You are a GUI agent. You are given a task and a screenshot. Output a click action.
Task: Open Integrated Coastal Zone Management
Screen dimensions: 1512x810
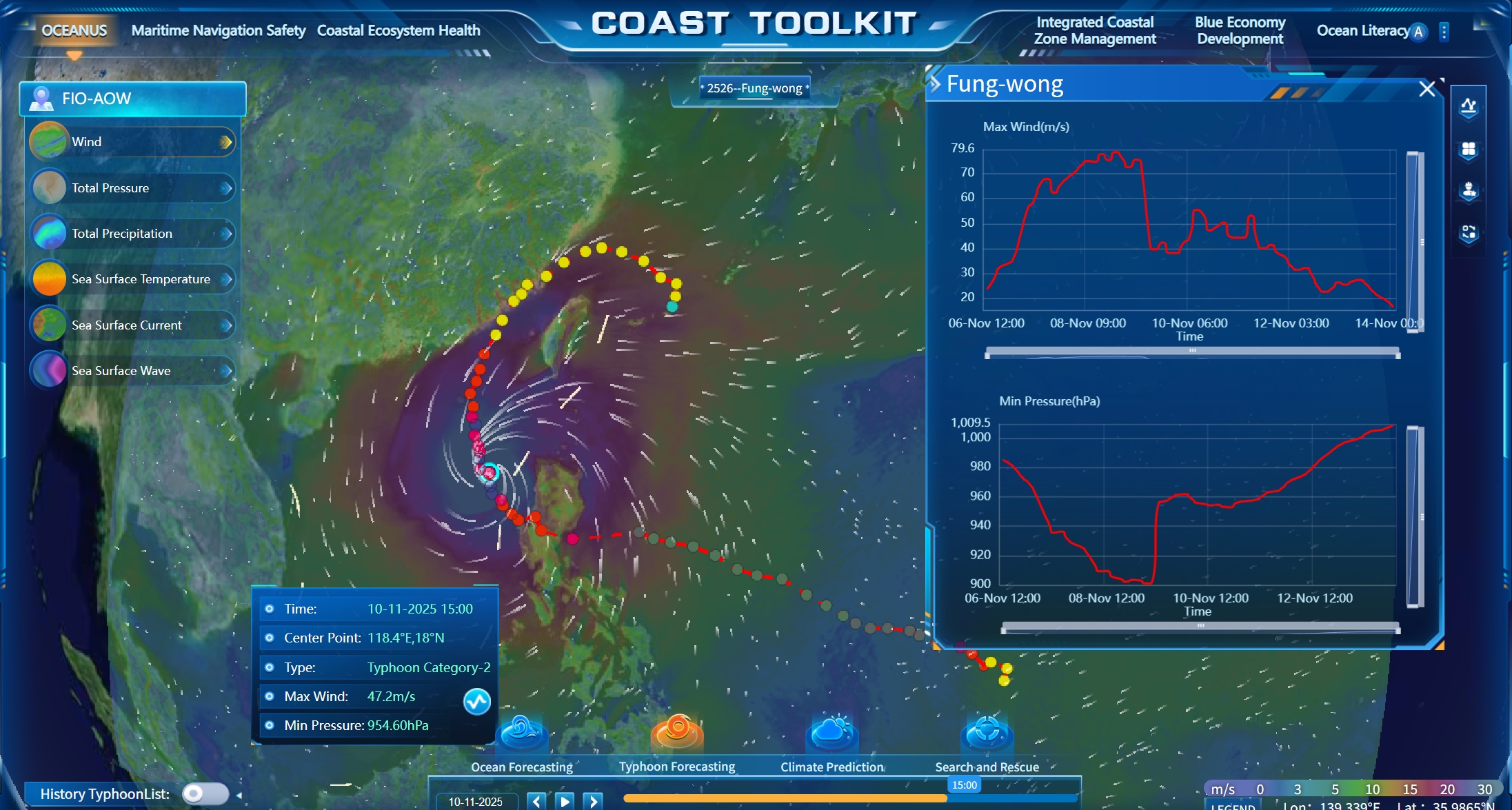click(1095, 30)
